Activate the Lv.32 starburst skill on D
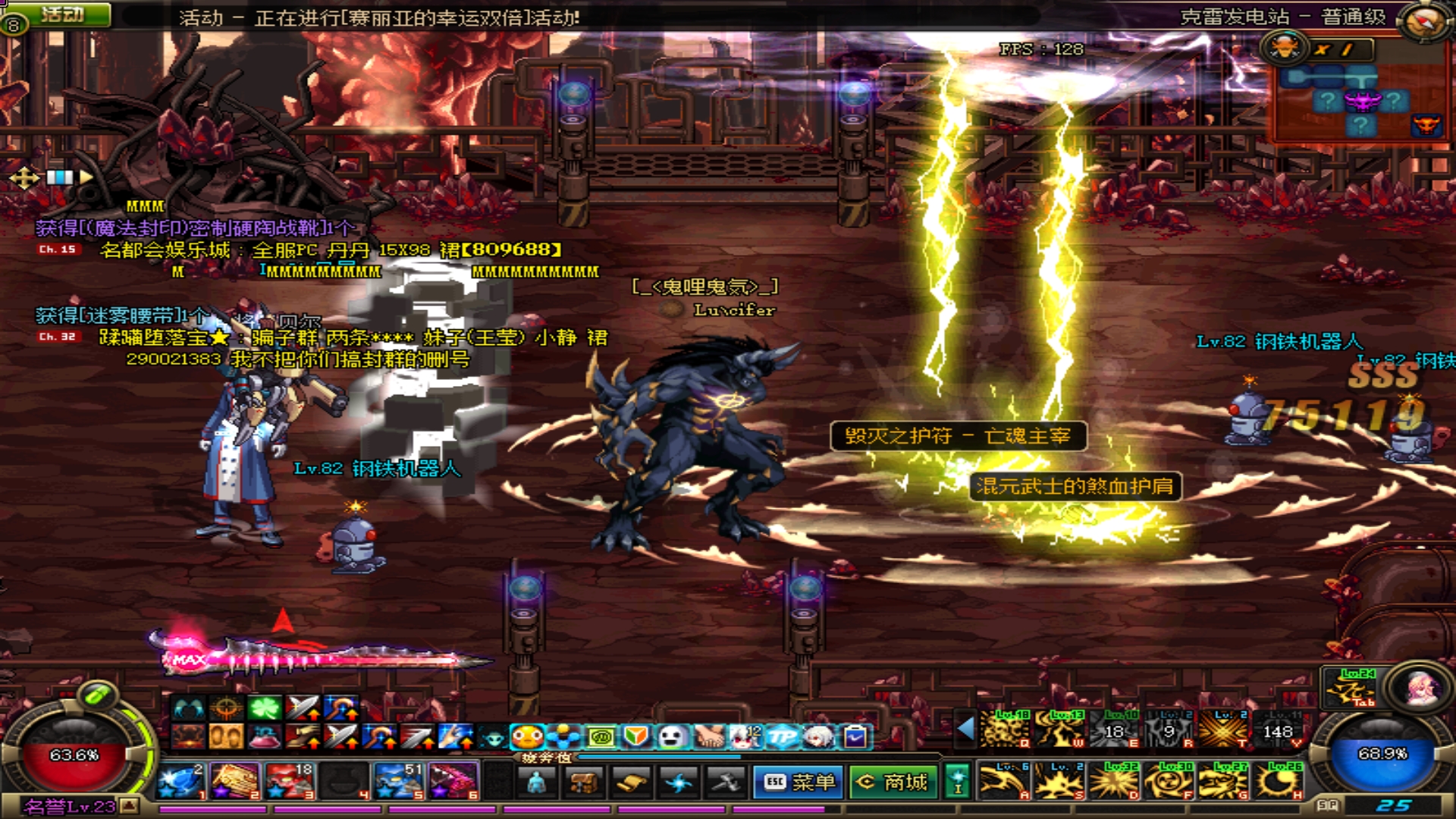This screenshot has height=819, width=1456. click(1114, 781)
